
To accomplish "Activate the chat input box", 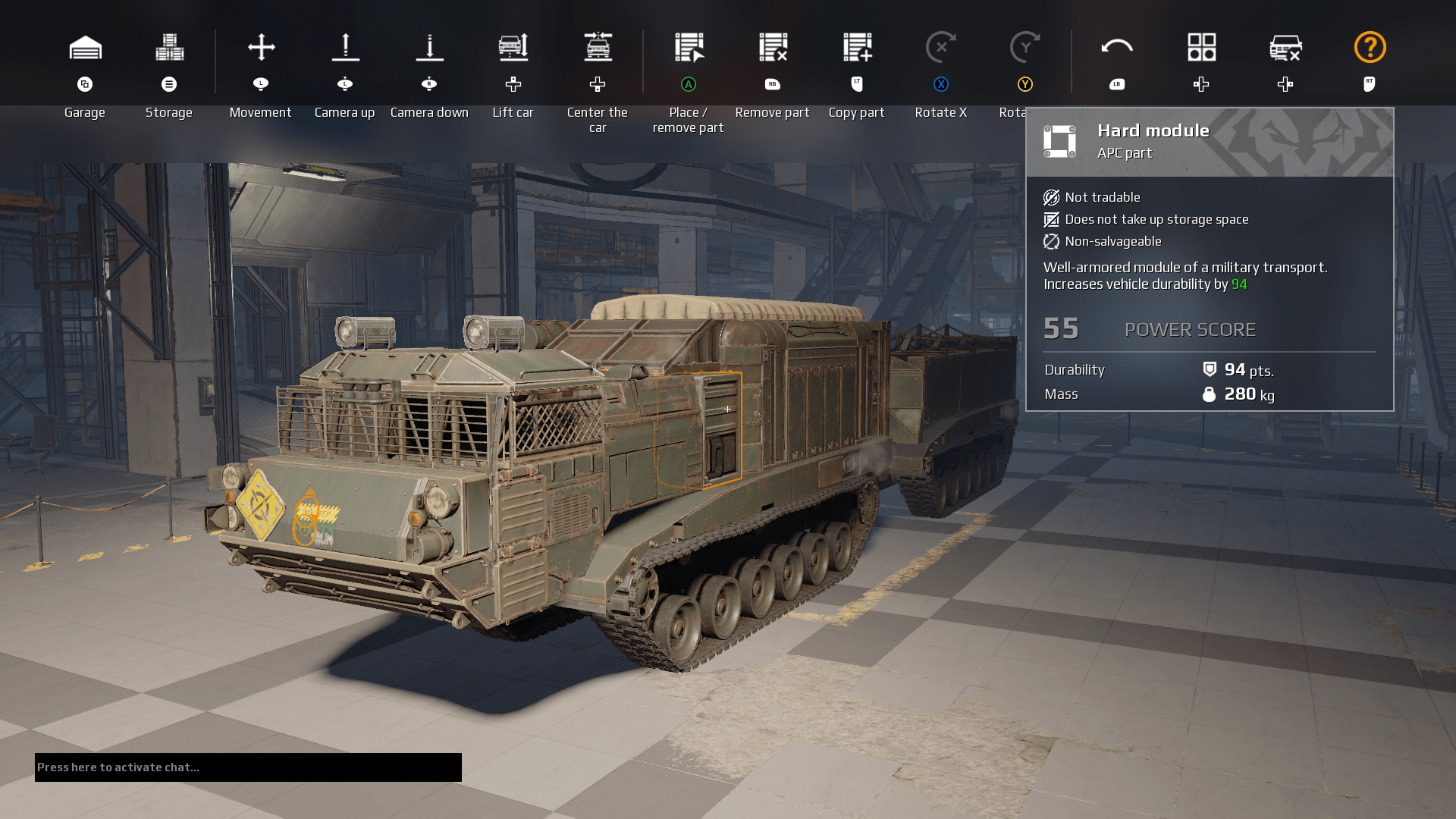I will (x=248, y=767).
